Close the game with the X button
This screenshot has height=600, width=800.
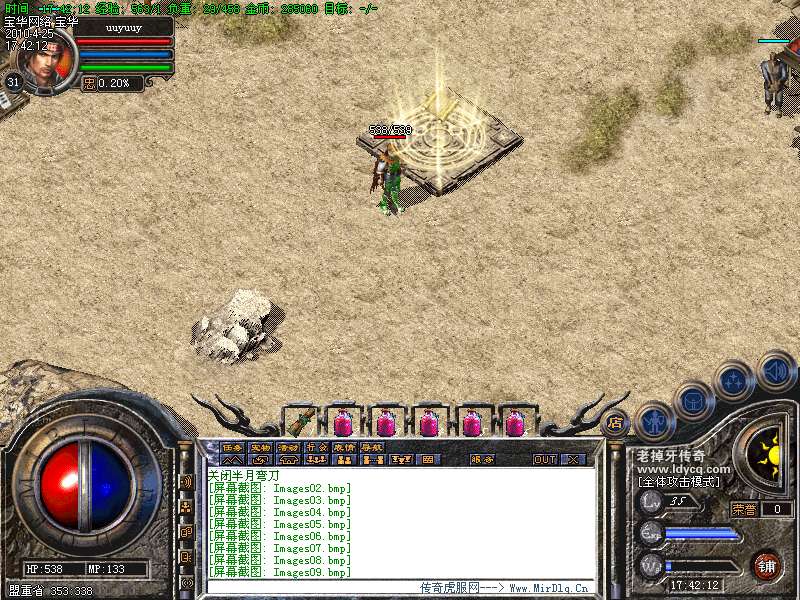pos(573,460)
